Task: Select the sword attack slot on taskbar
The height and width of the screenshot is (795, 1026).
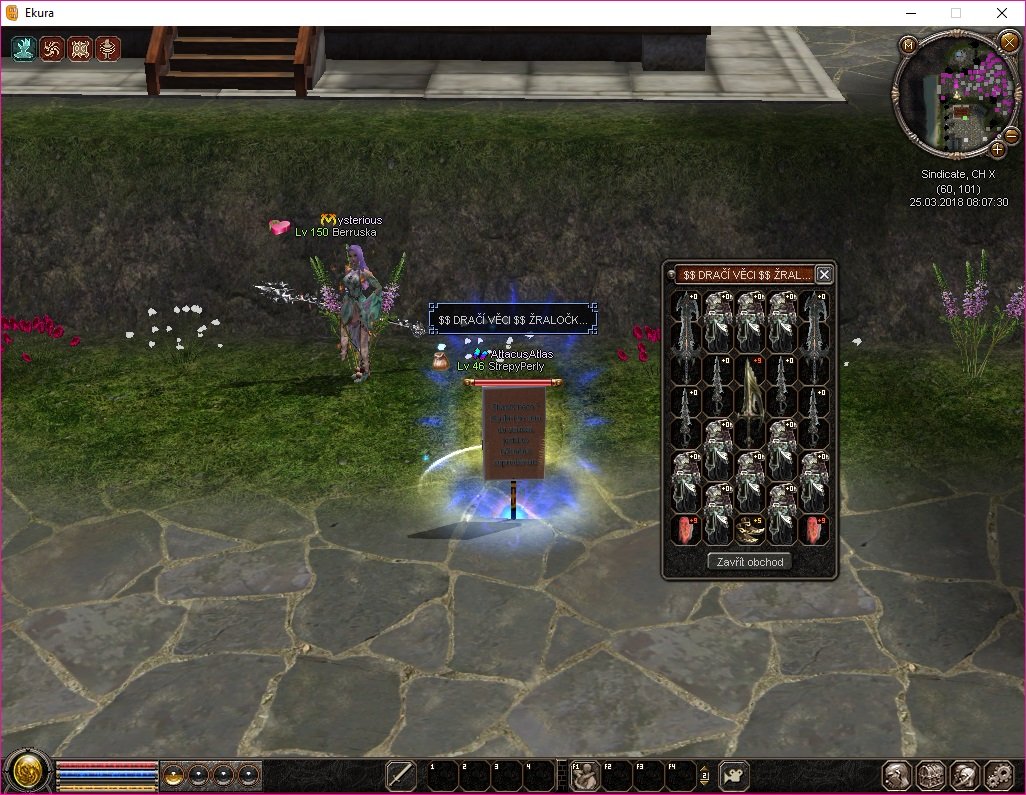Action: pos(401,775)
